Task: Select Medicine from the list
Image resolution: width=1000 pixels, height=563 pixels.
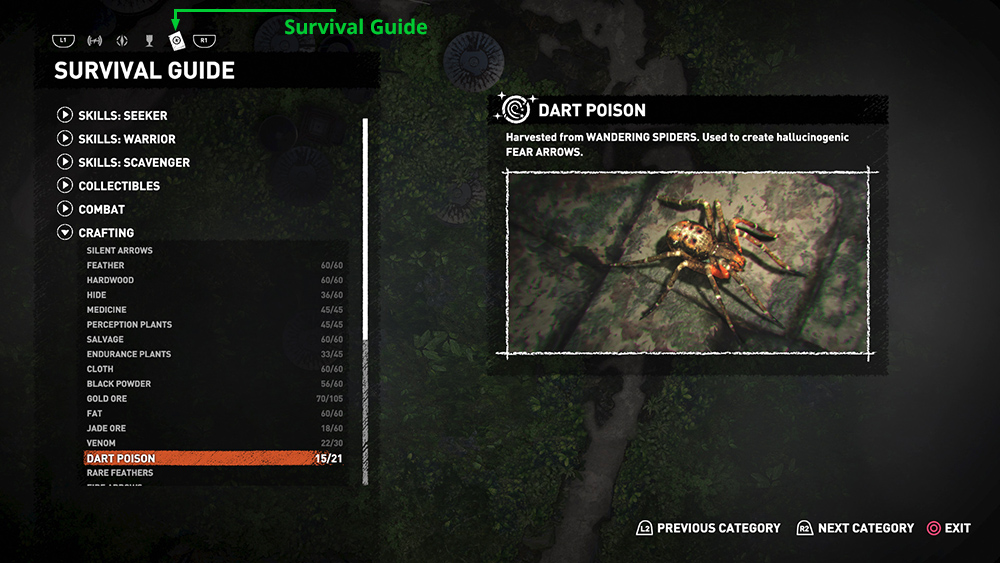Action: point(107,310)
